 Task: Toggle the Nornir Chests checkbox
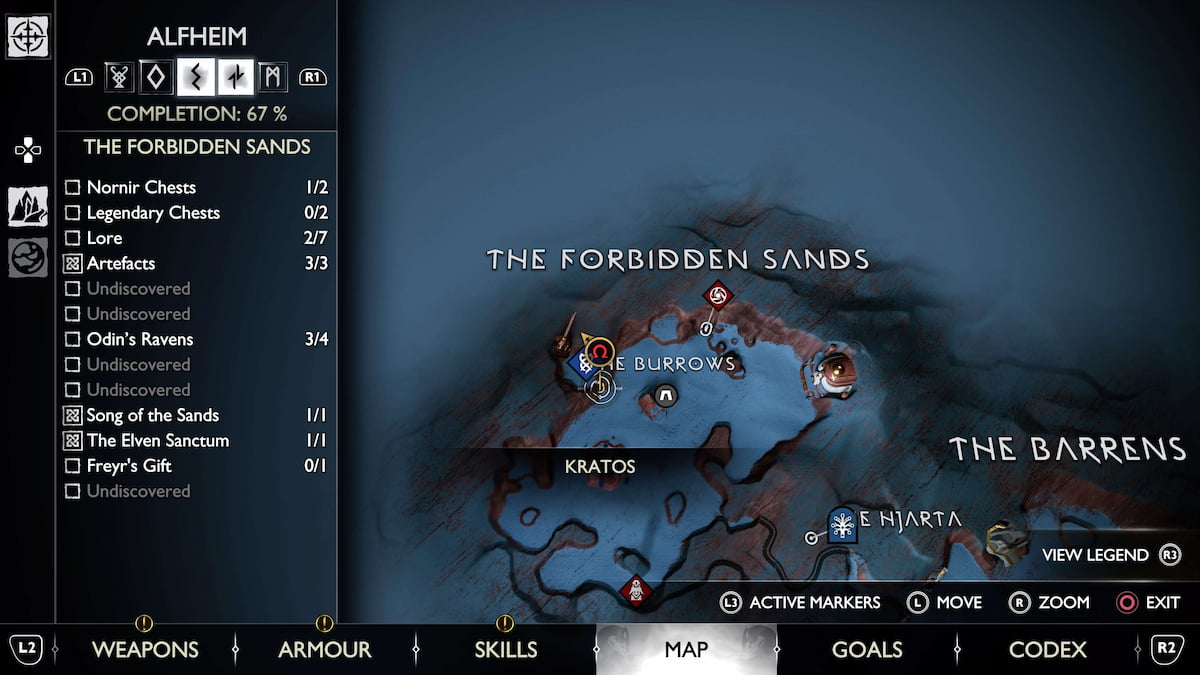pos(73,188)
